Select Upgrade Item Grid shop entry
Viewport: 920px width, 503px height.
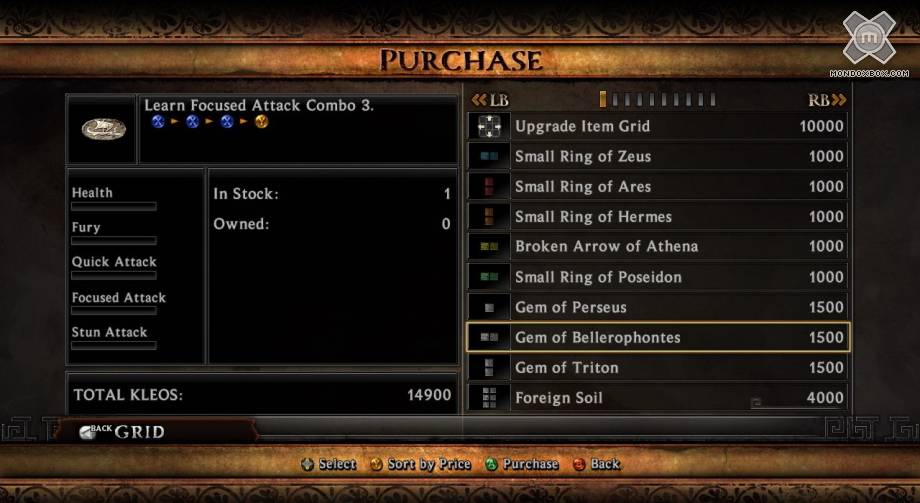tap(657, 127)
